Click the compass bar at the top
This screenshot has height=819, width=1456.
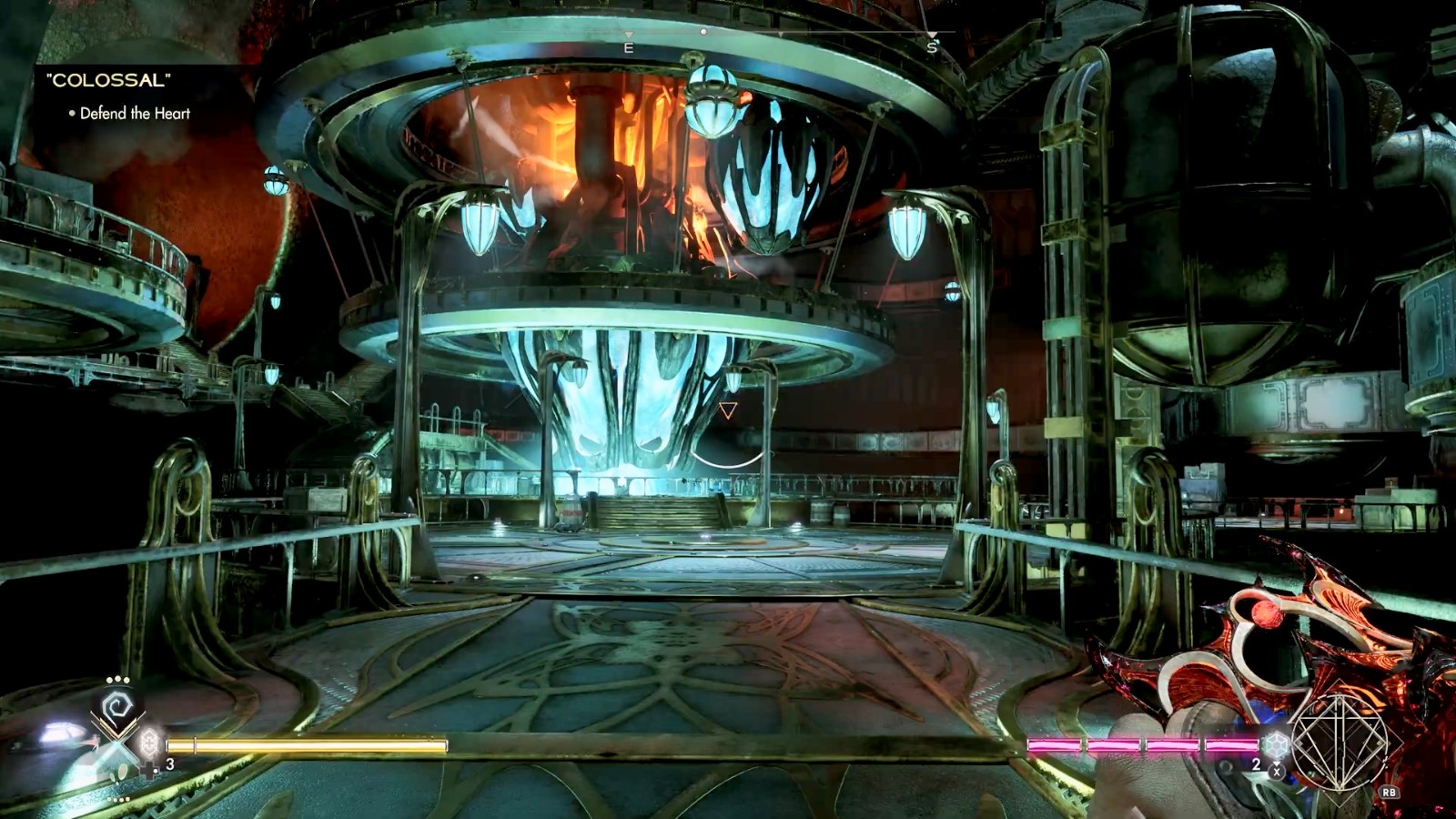(x=728, y=35)
